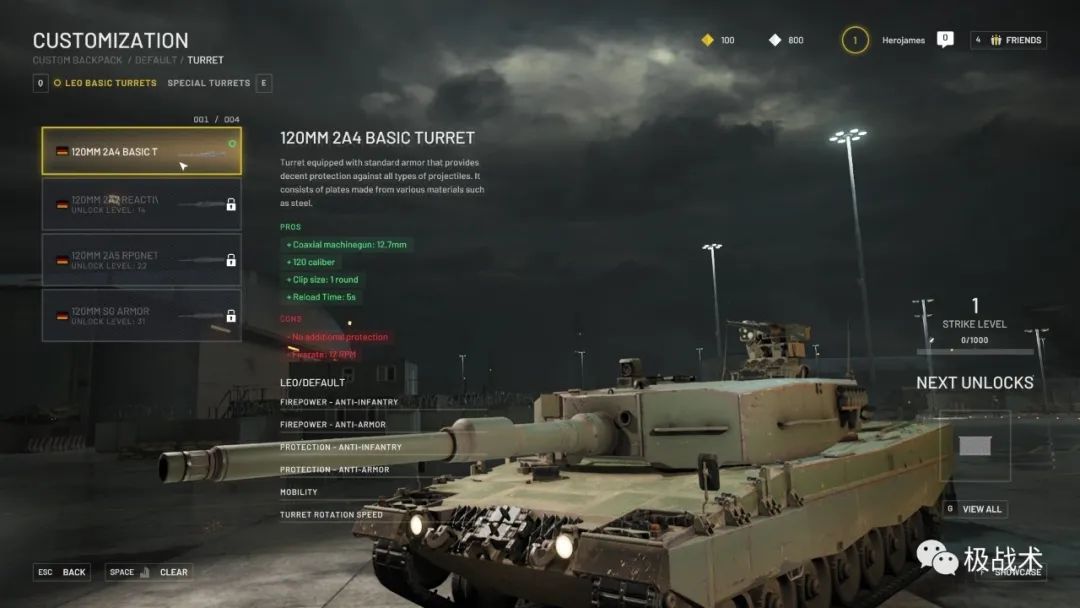This screenshot has width=1080, height=608.
Task: Open the chat message bubble icon
Action: [945, 39]
